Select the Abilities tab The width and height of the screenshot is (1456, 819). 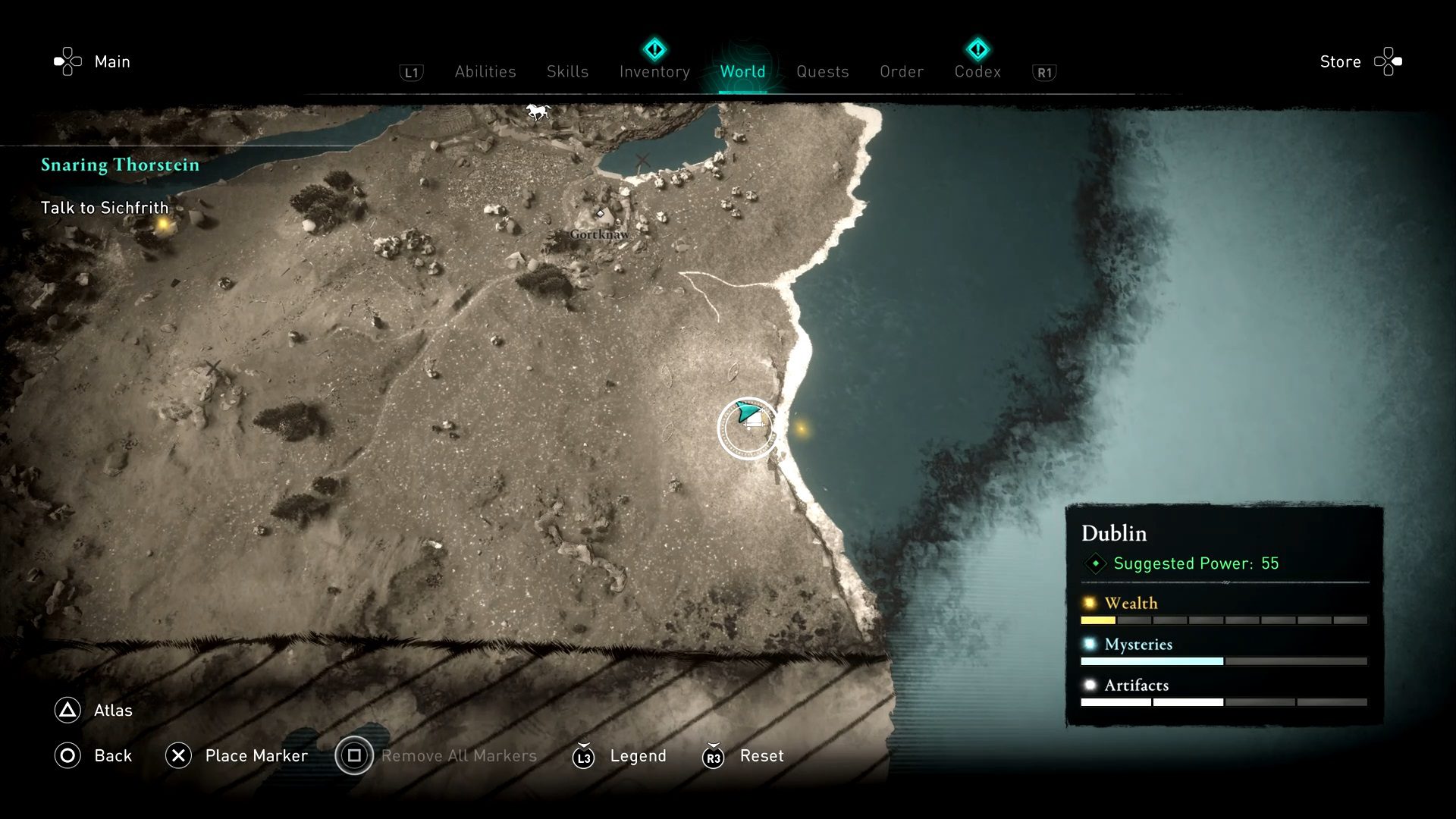click(485, 71)
